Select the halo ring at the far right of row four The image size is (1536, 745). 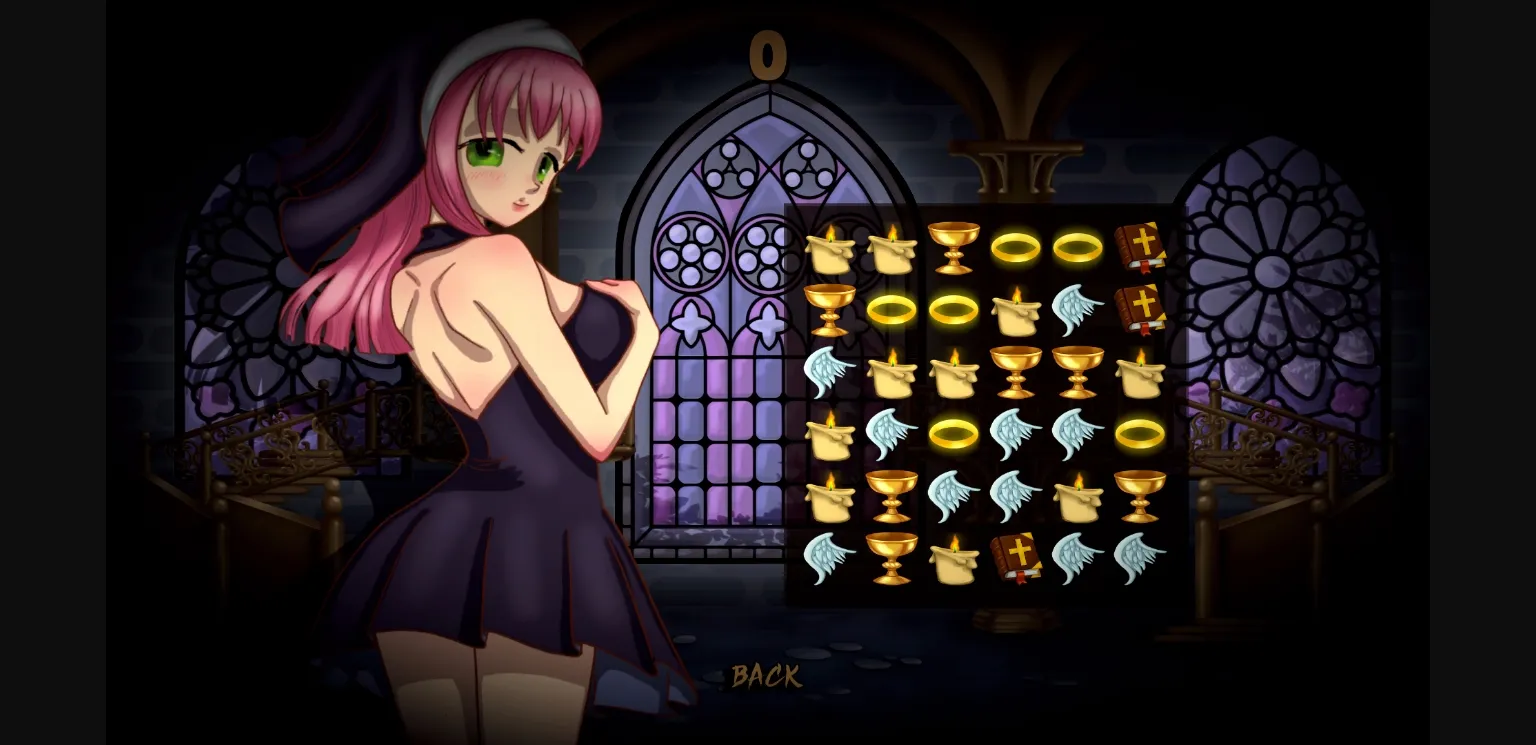(x=1142, y=432)
